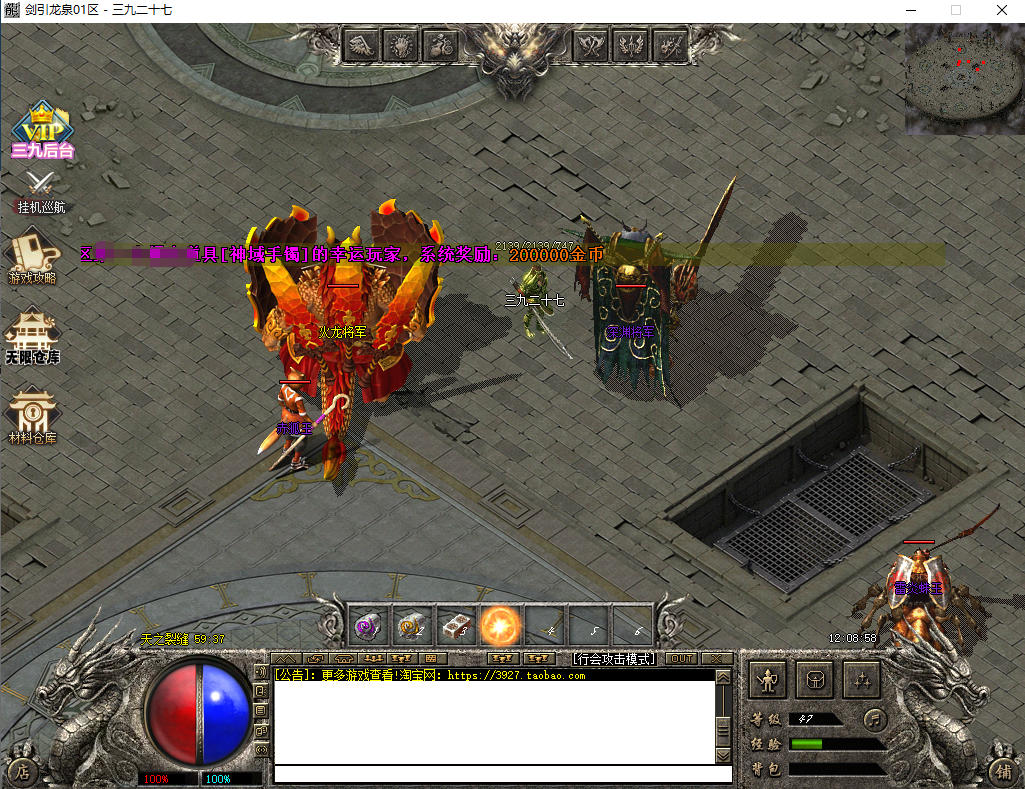The height and width of the screenshot is (789, 1025).
Task: Close the game window
Action: click(1001, 10)
